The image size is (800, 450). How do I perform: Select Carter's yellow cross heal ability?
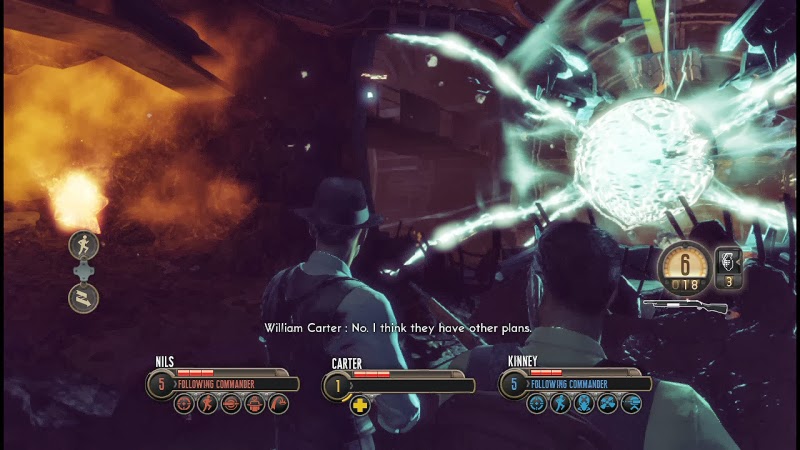pos(359,405)
